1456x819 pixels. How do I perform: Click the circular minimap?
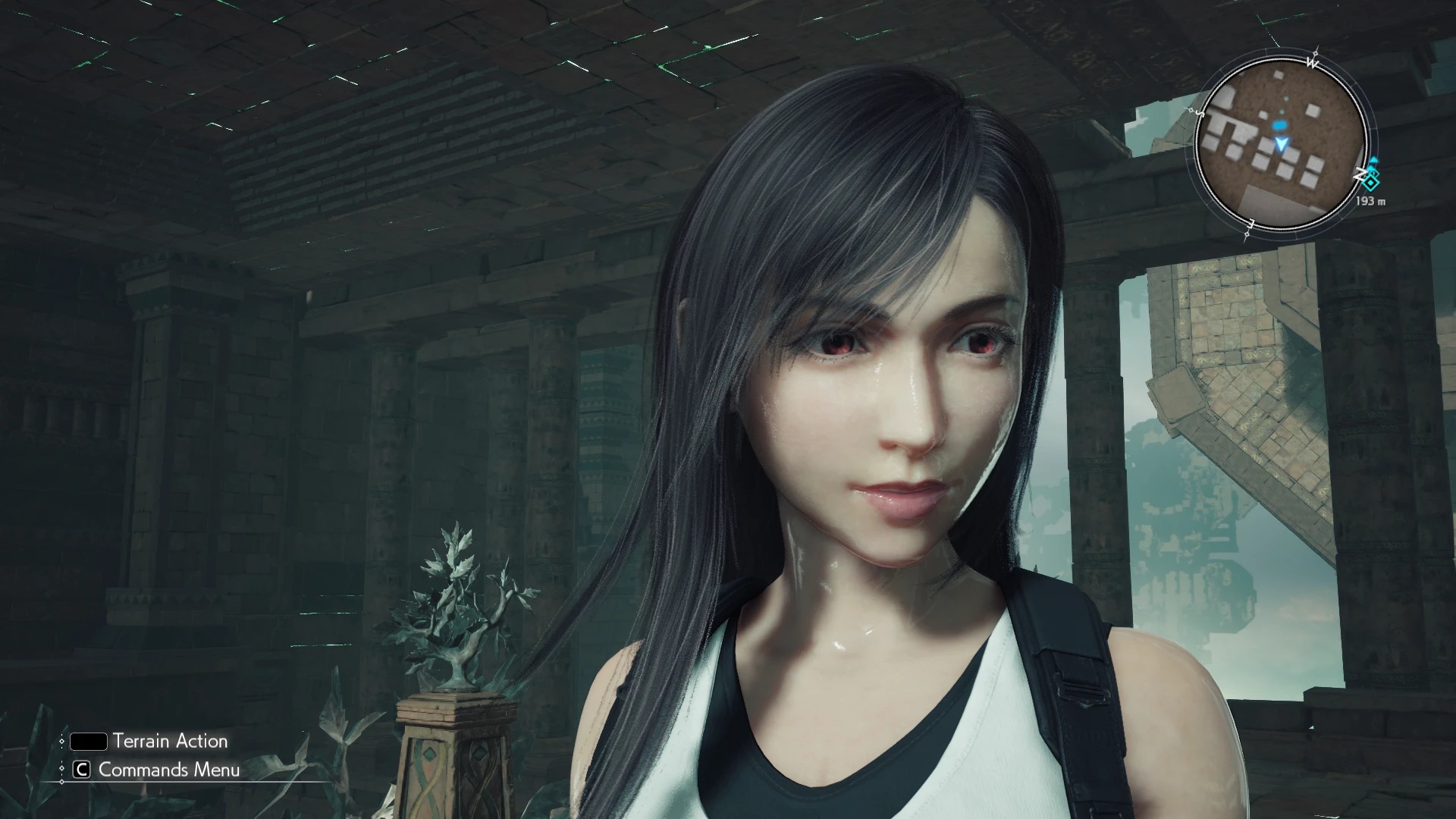(1281, 144)
